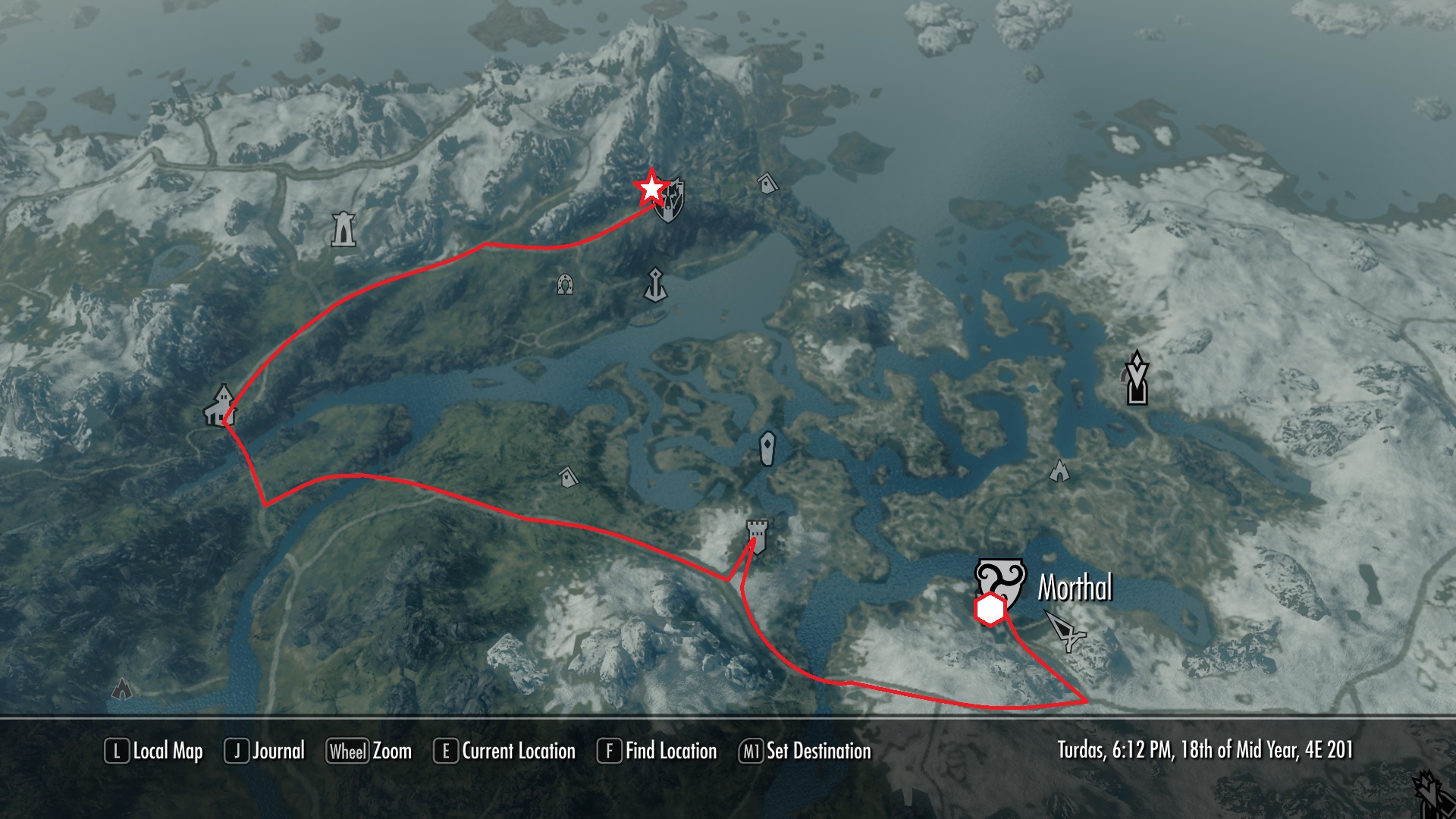The image size is (1456, 819).
Task: Select the camp tent map marker
Action: coord(1059,471)
